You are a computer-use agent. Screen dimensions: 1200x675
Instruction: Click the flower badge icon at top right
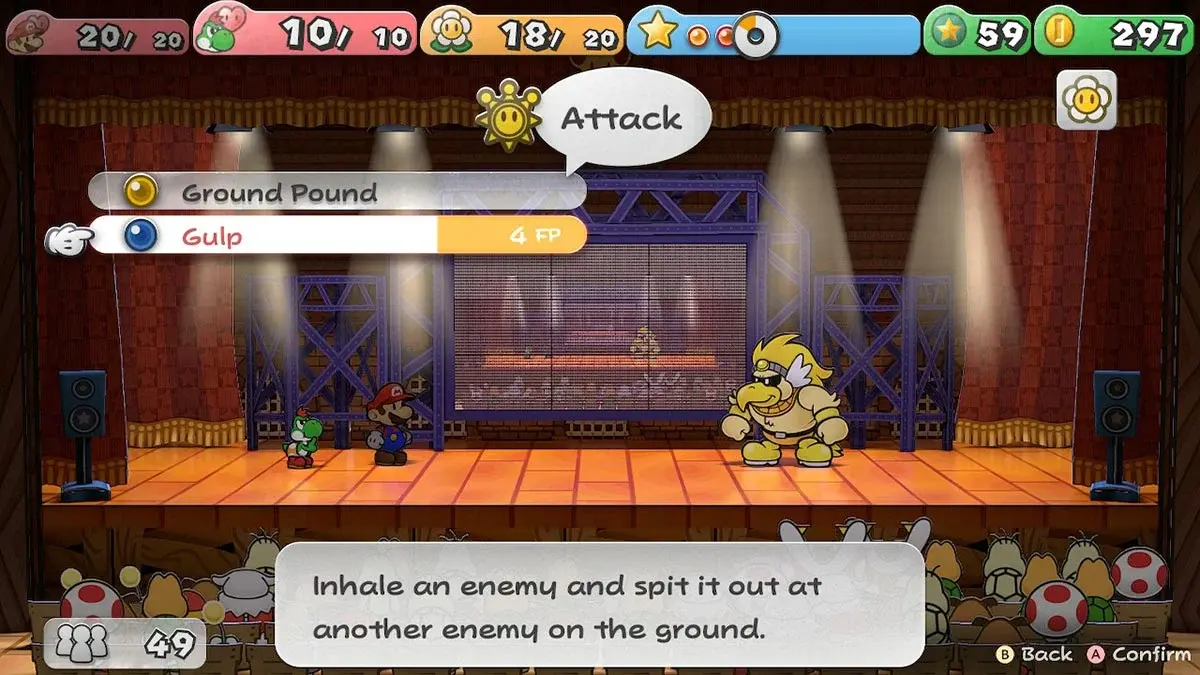[x=1086, y=100]
